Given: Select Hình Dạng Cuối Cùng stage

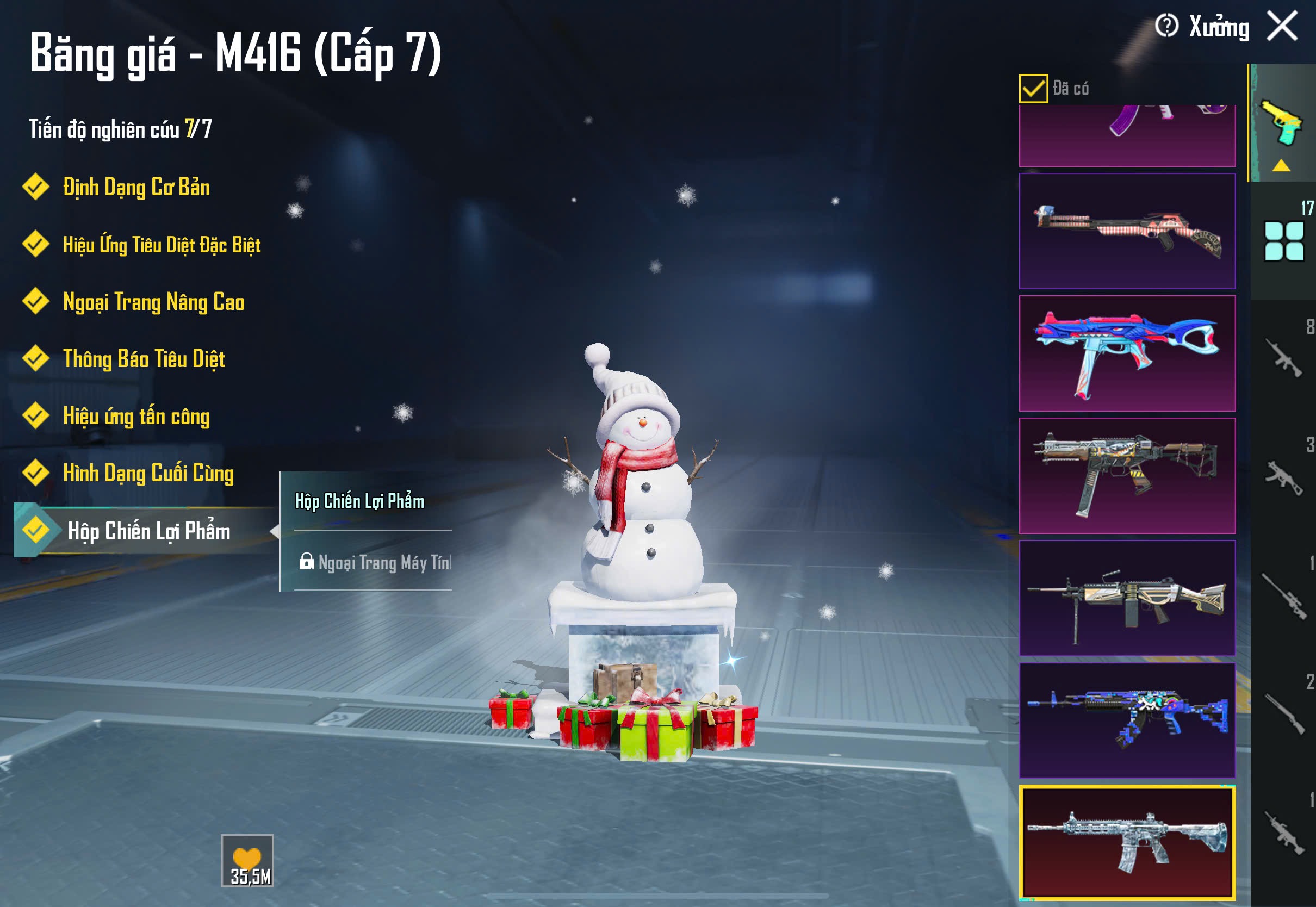Looking at the screenshot, I should pyautogui.click(x=148, y=474).
